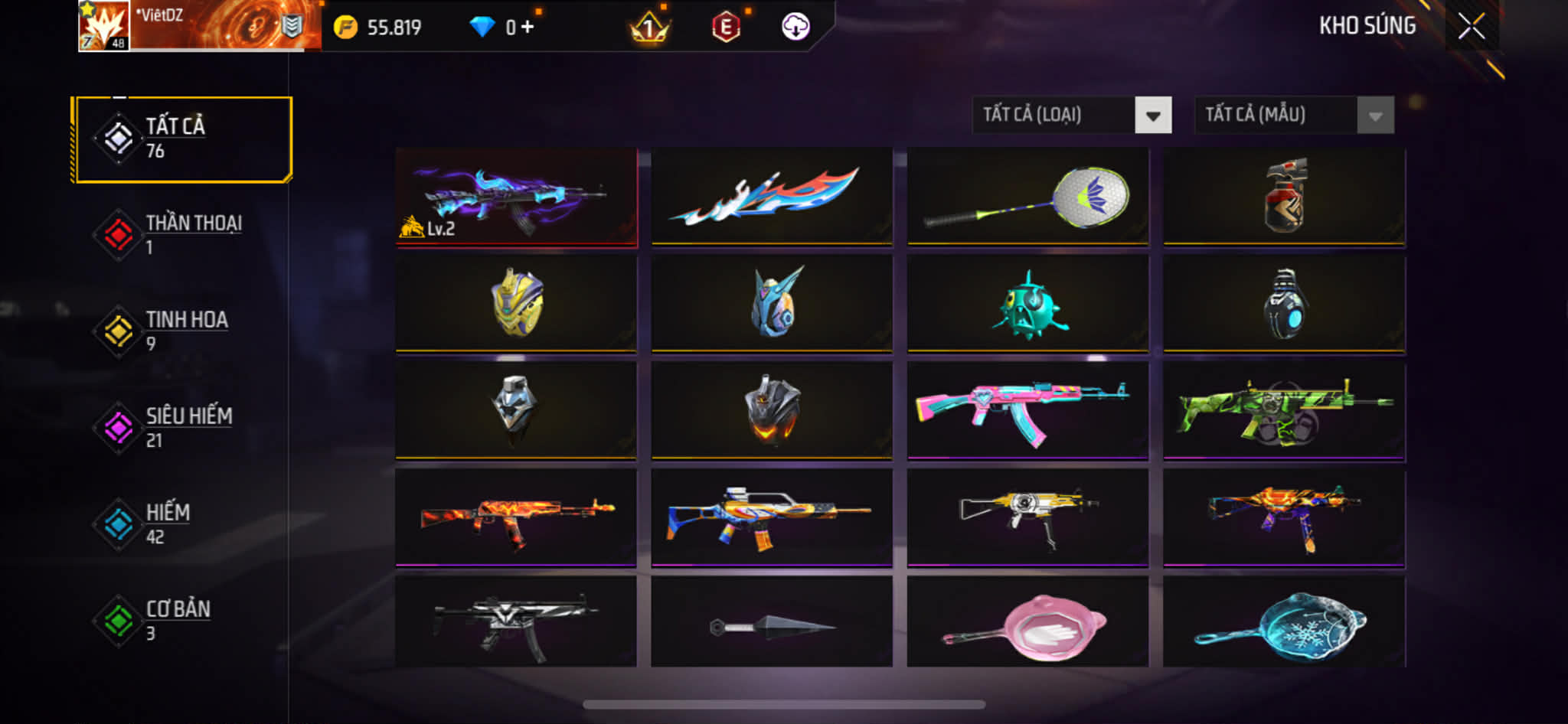Filter by the Hiếm rarity tab
Viewport: 1568px width, 724px height.
point(182,524)
